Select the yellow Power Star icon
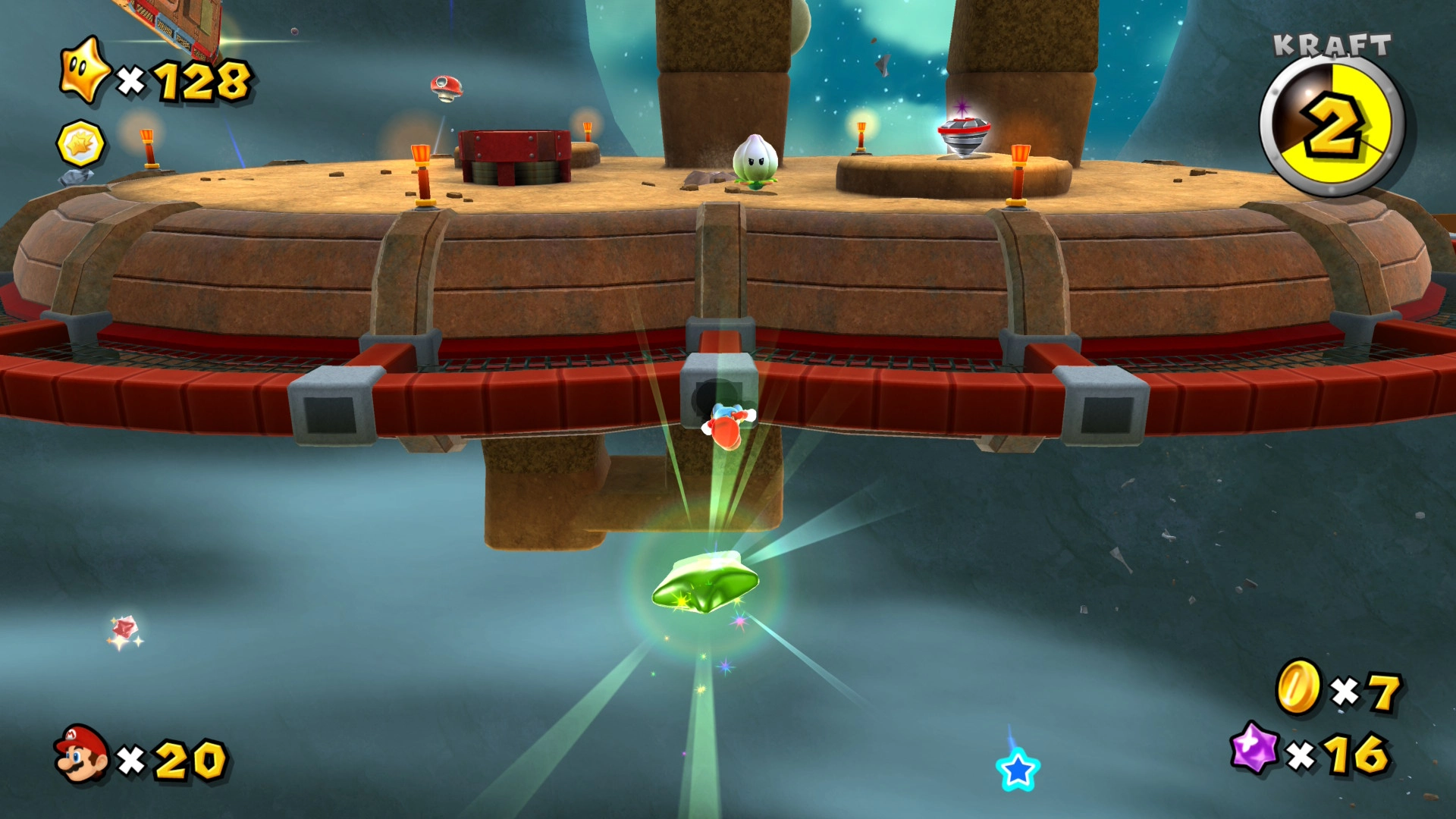1456x819 pixels. tap(85, 70)
